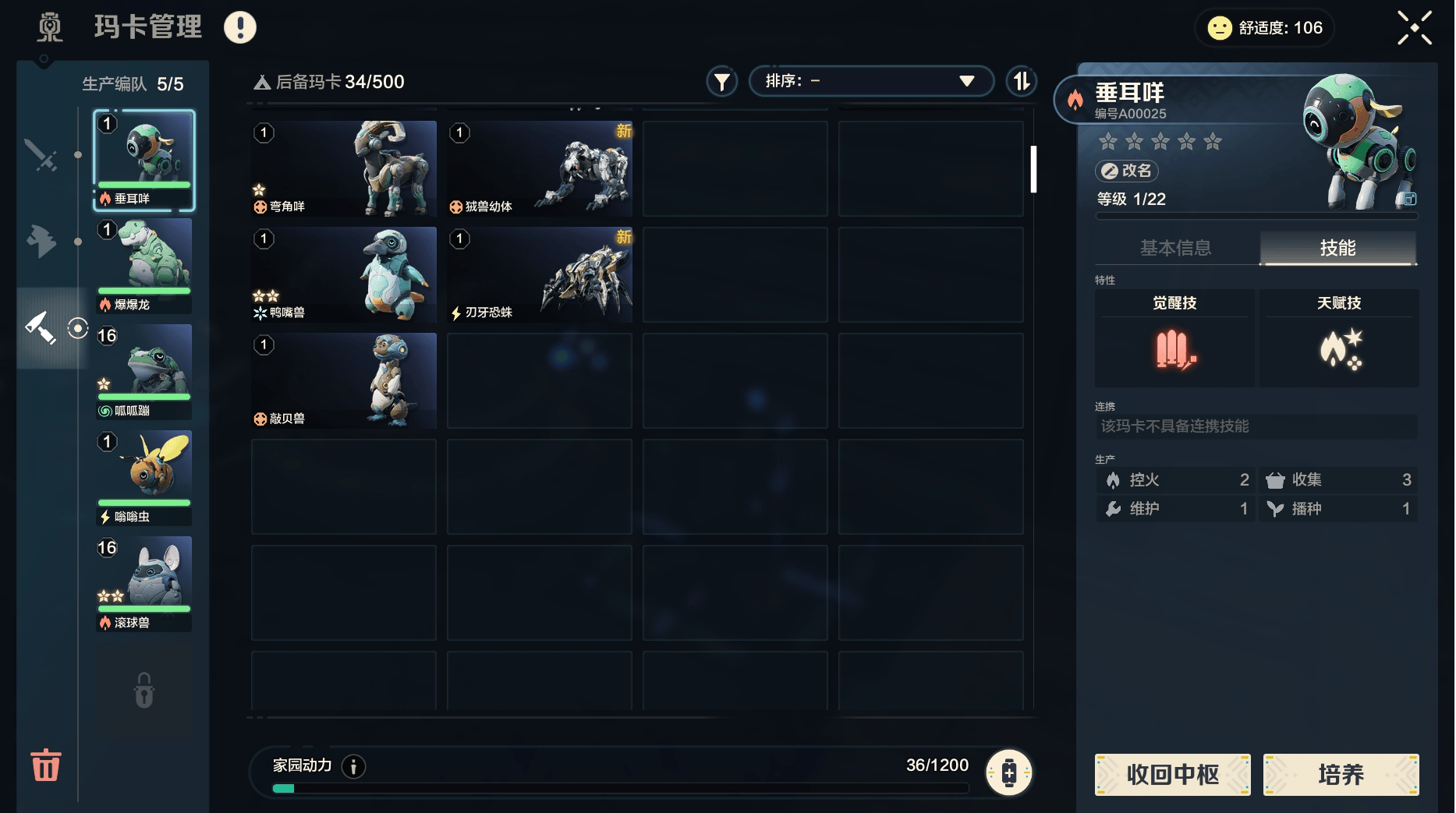Viewport: 1456px width, 813px height.
Task: Choose 呱呱蹦 from the team list
Action: 144,372
